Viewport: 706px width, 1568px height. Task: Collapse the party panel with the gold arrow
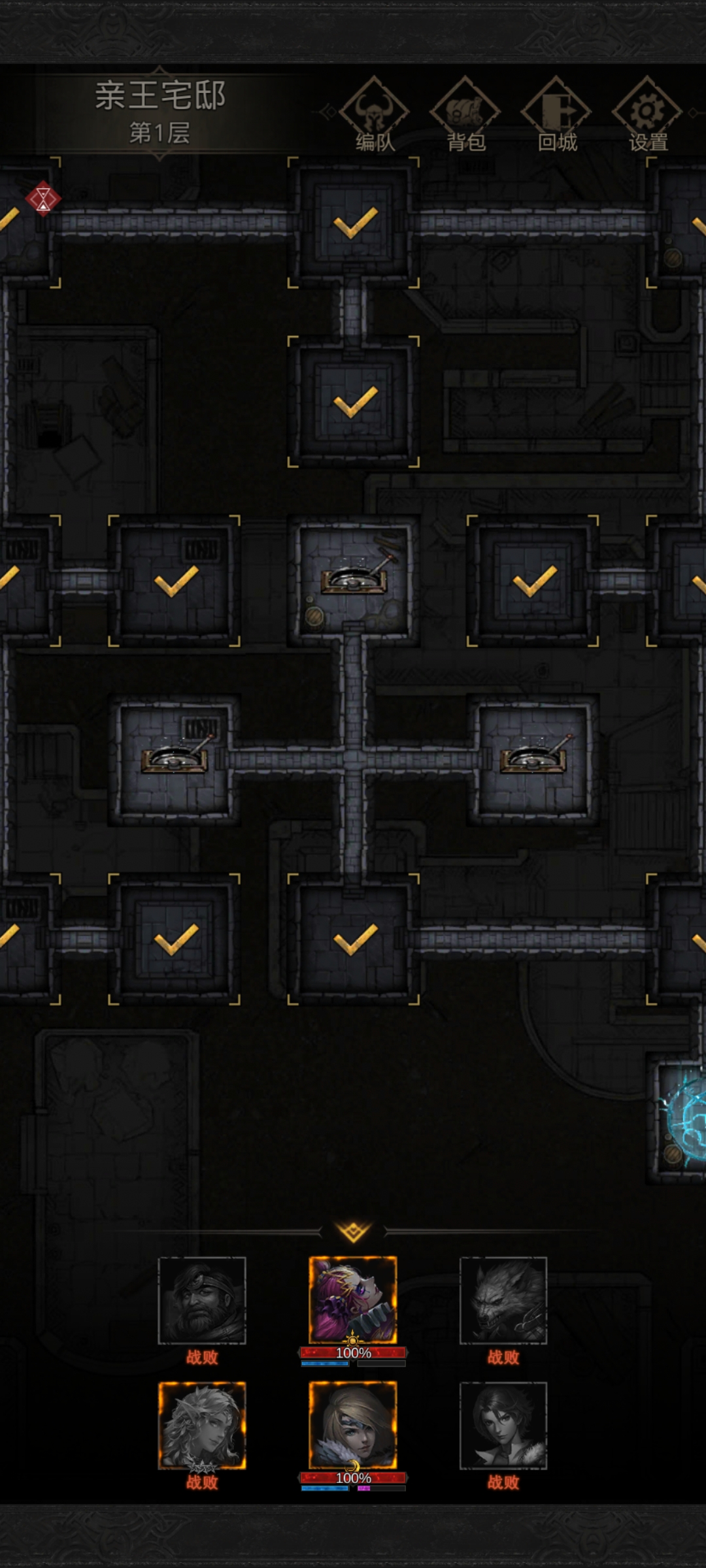pyautogui.click(x=353, y=1232)
